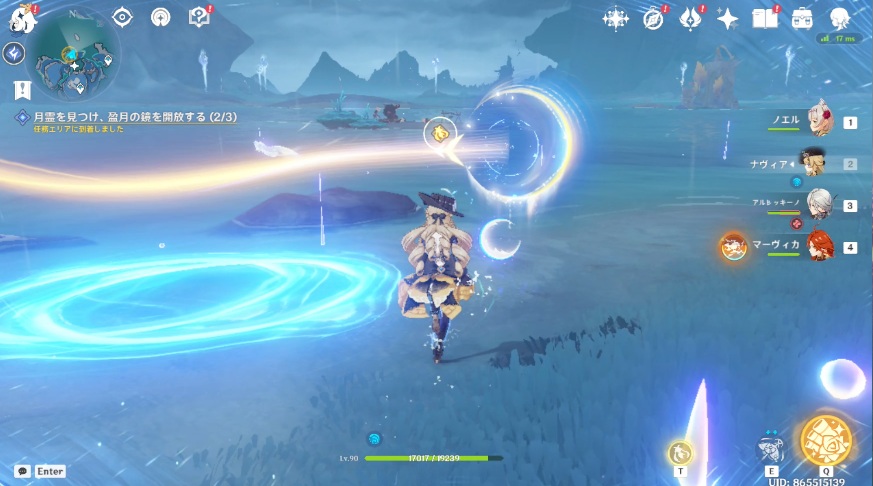The height and width of the screenshot is (486, 873).
Task: Open the tutorial book with question mark
Action: (x=198, y=17)
